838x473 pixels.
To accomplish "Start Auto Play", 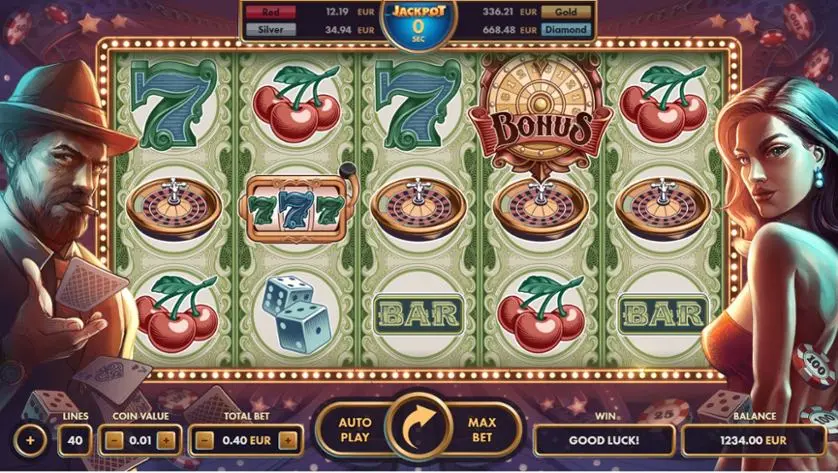I will tap(355, 430).
